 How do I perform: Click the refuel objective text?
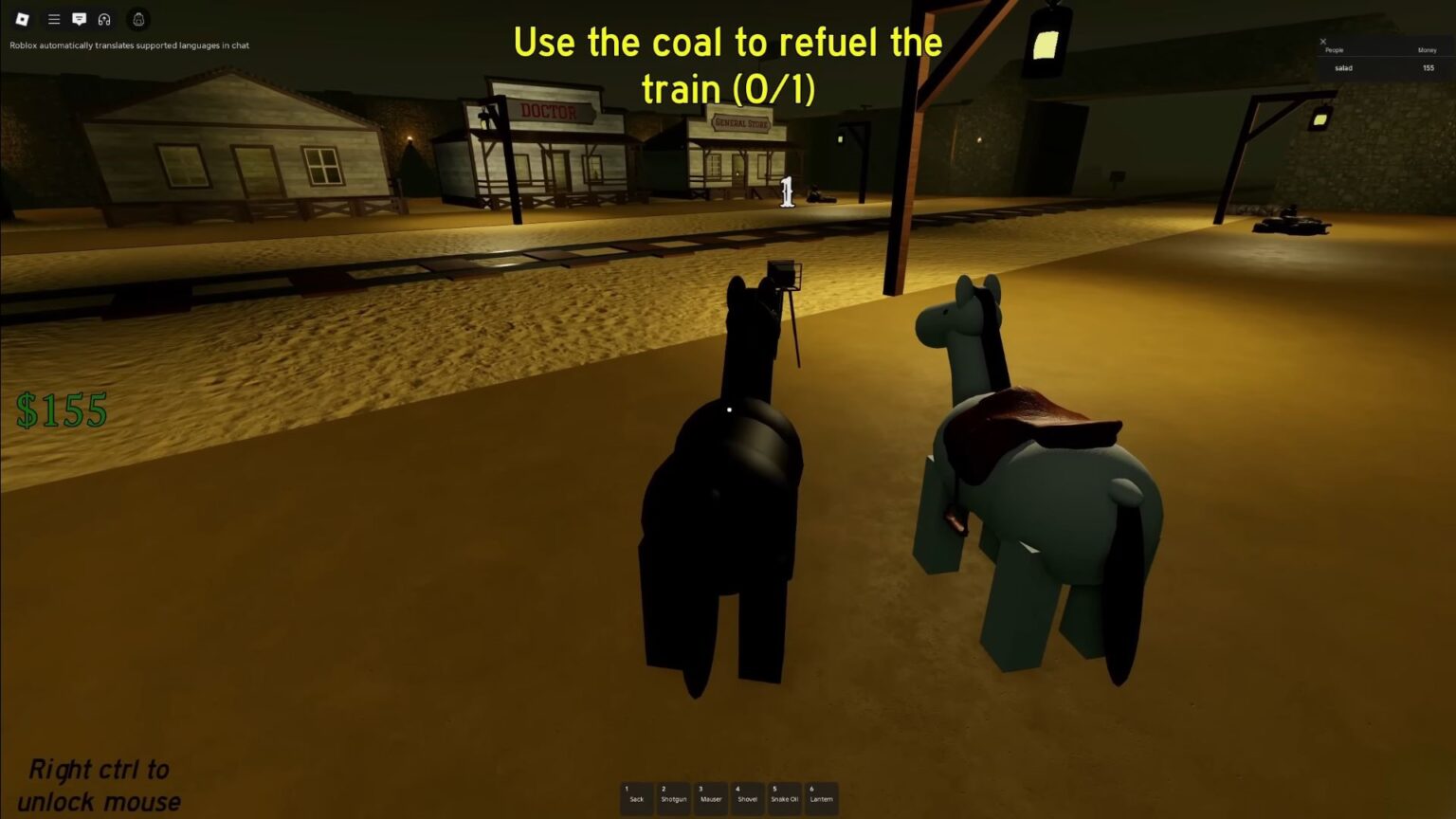tap(727, 64)
